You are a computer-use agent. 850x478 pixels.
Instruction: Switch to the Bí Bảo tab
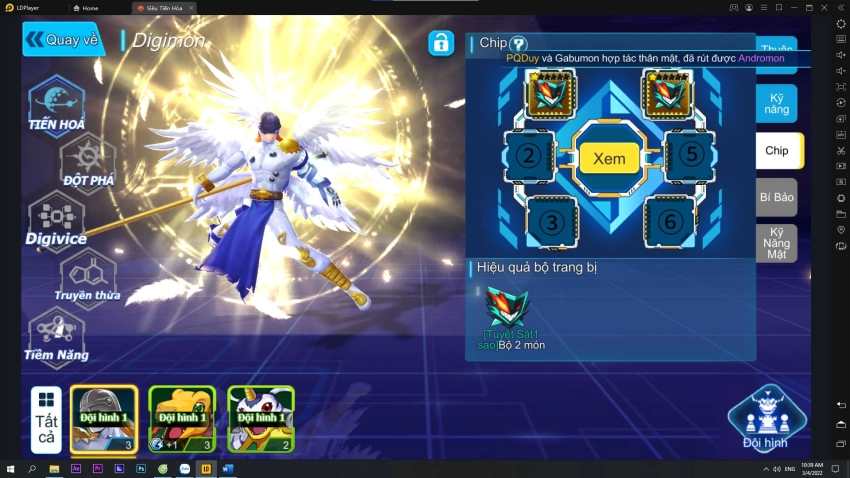[x=777, y=197]
